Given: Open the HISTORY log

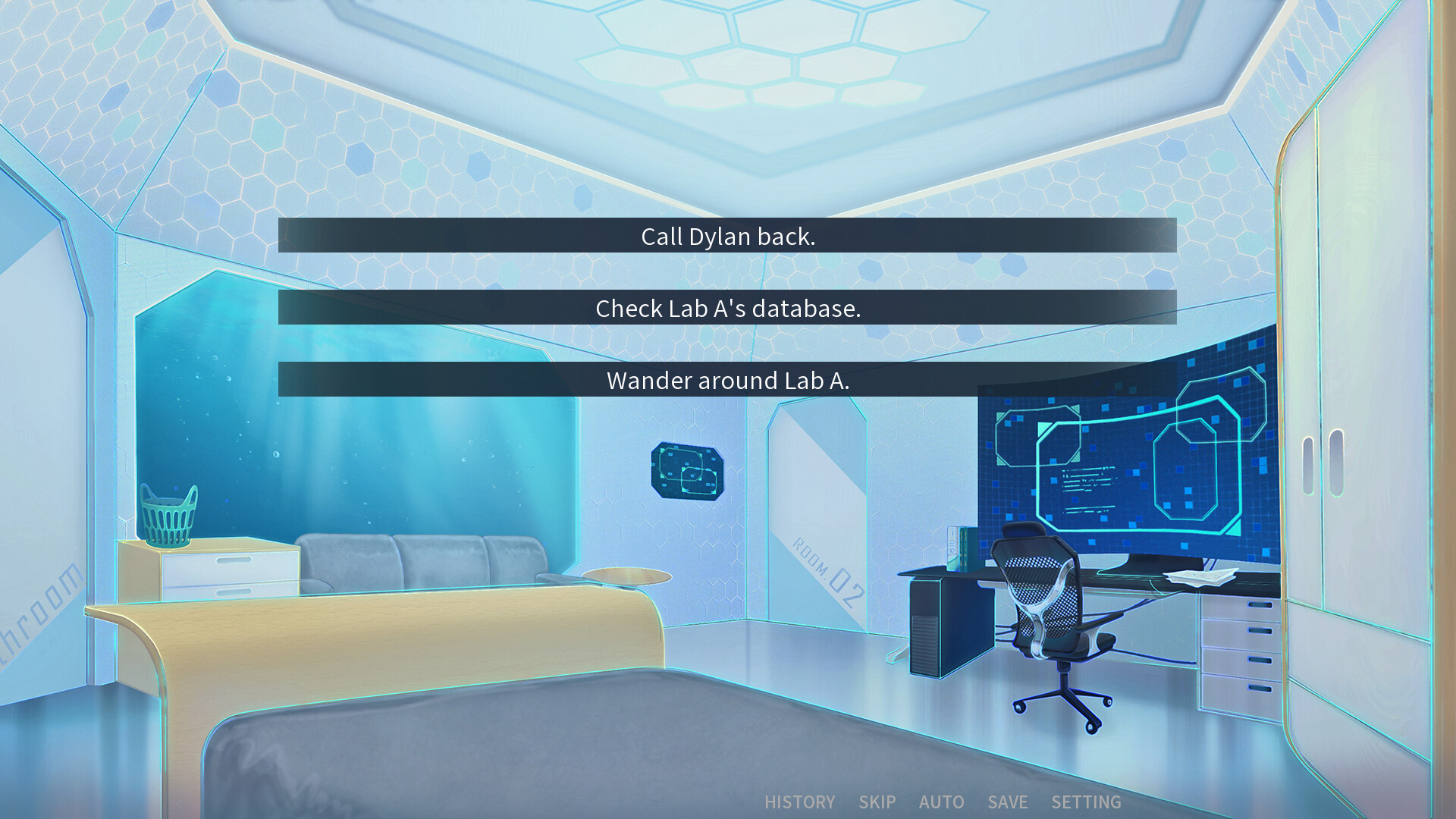Looking at the screenshot, I should click(800, 802).
